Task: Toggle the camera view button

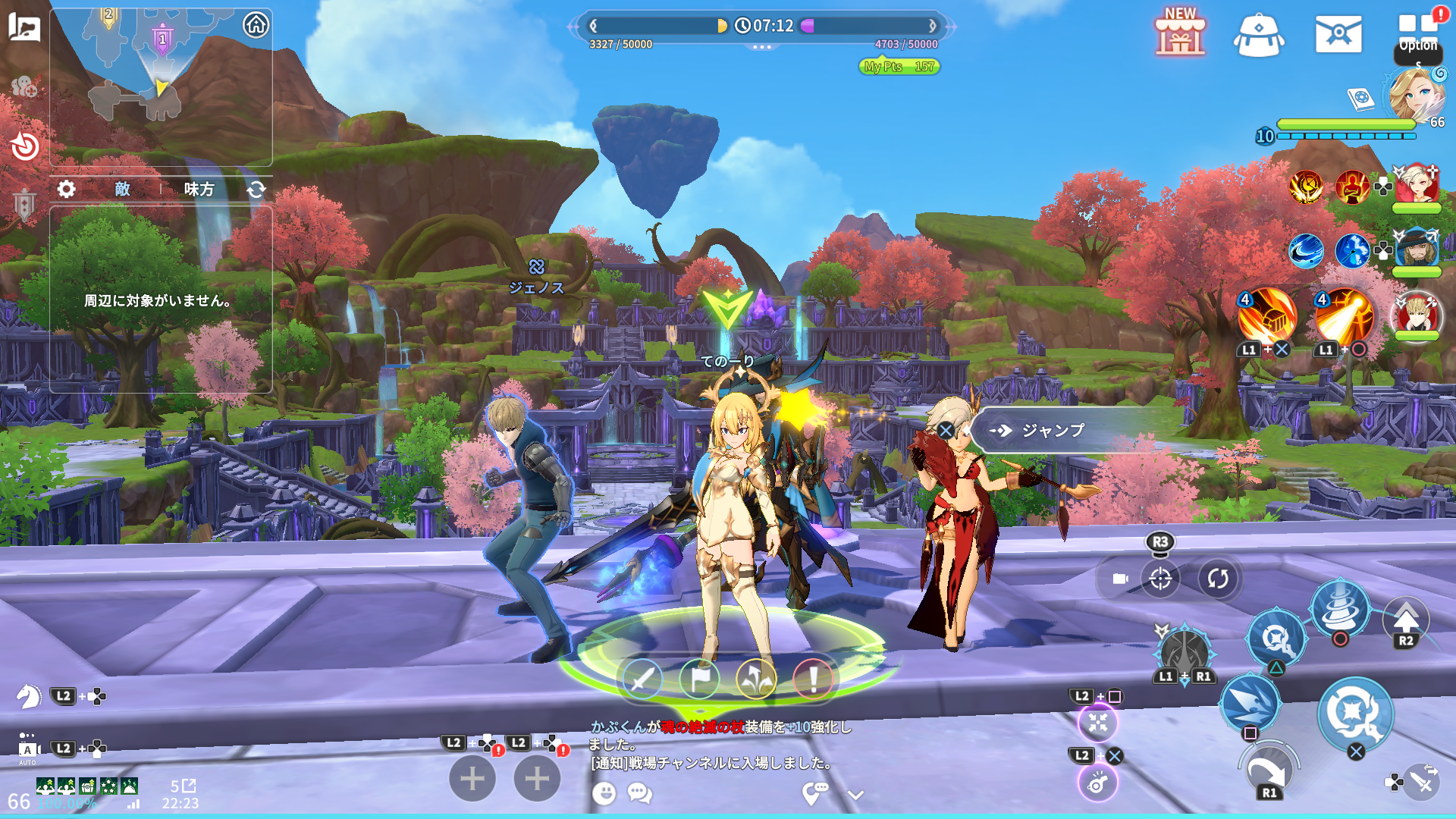Action: click(1120, 579)
